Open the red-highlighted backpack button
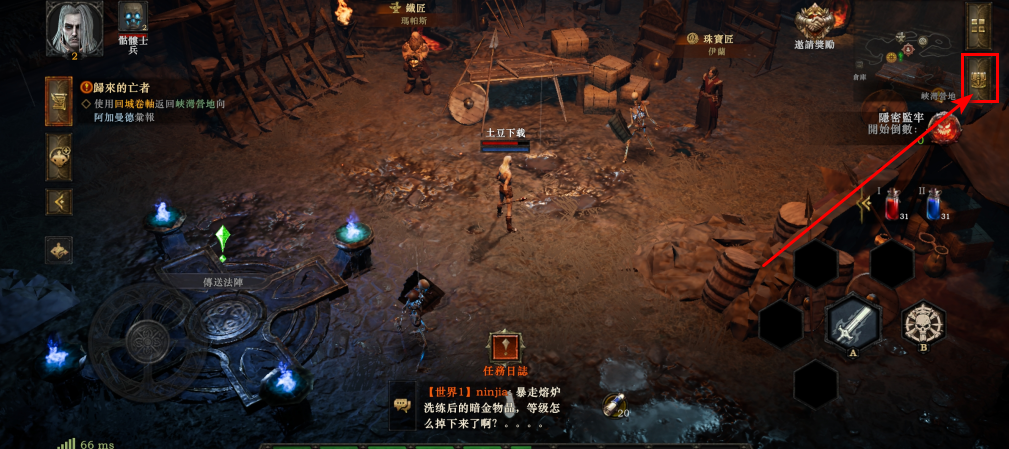This screenshot has height=449, width=1009. tap(980, 77)
